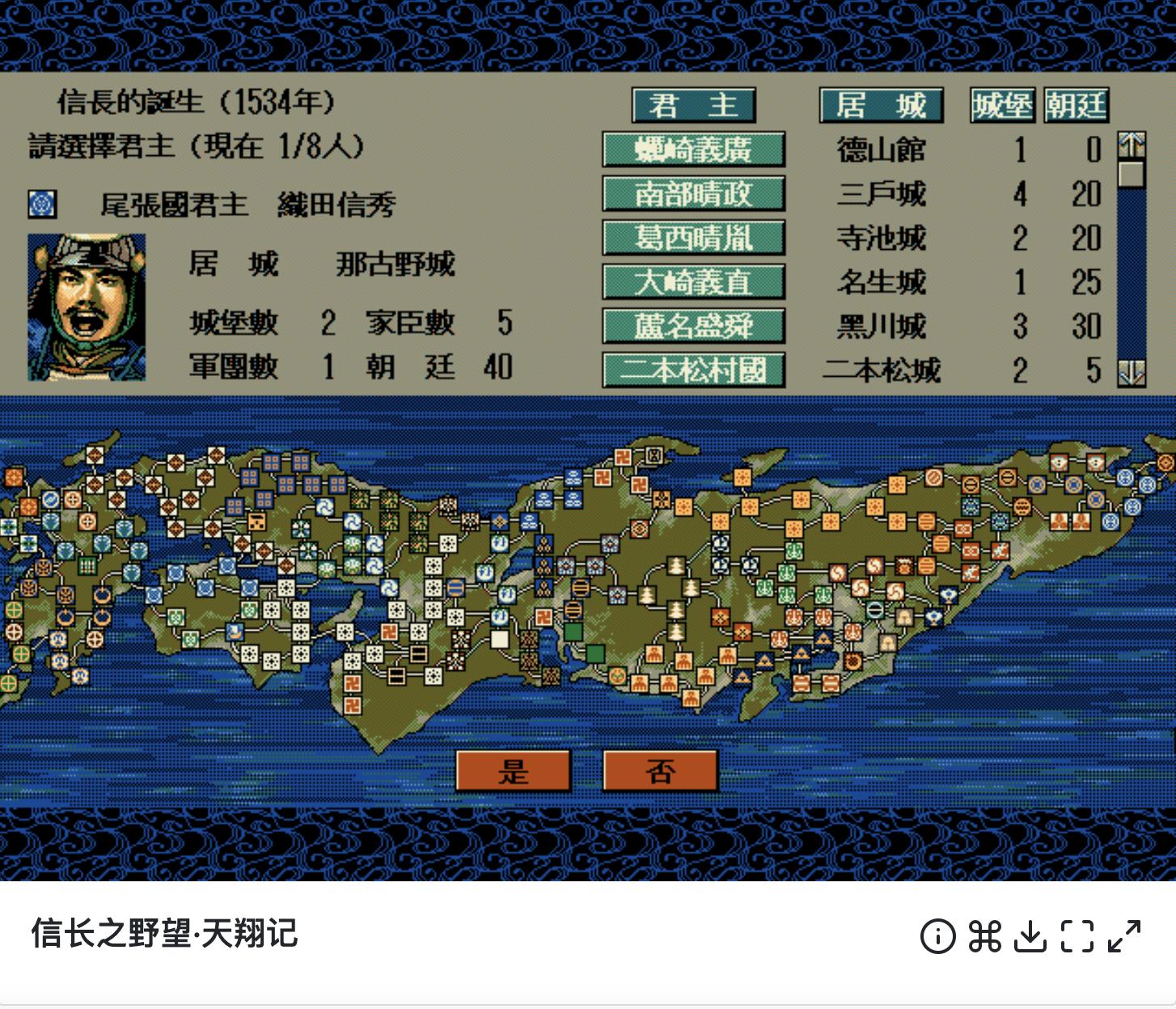This screenshot has width=1176, height=1009.
Task: Select daimyo 蝦崎義廣 from the lord list
Action: pyautogui.click(x=693, y=150)
